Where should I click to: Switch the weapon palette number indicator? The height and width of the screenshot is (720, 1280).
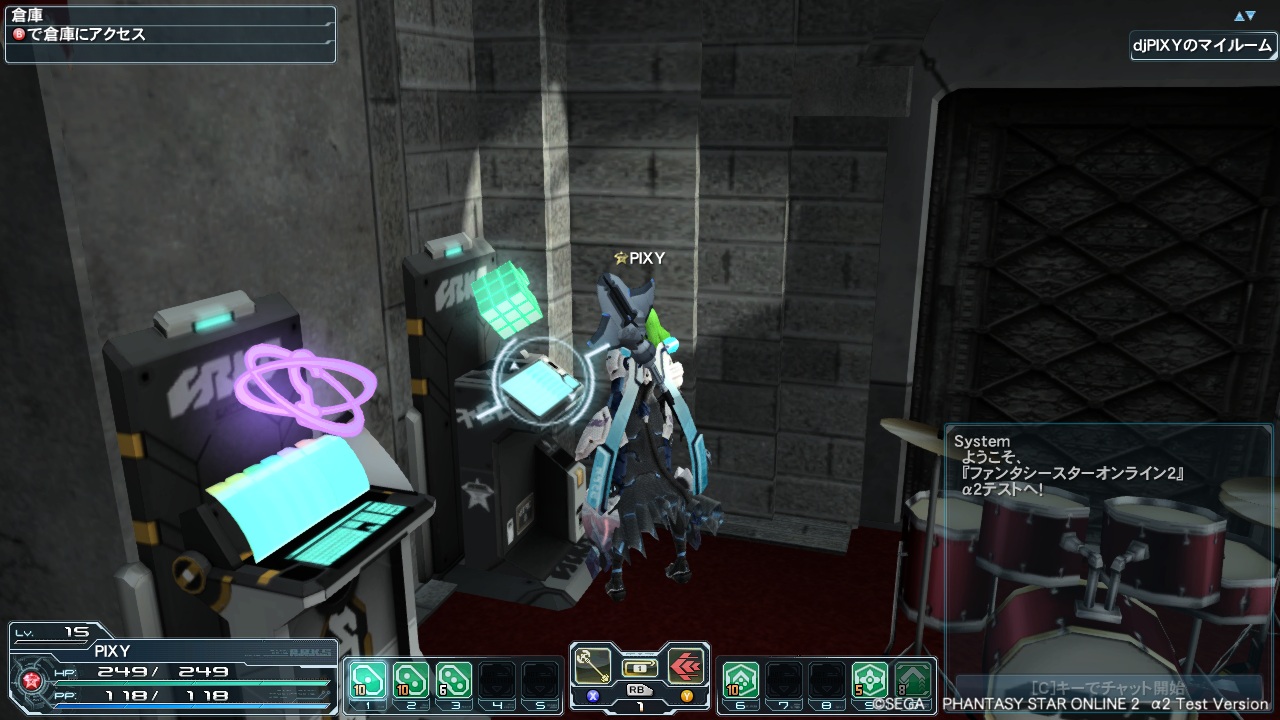click(640, 705)
